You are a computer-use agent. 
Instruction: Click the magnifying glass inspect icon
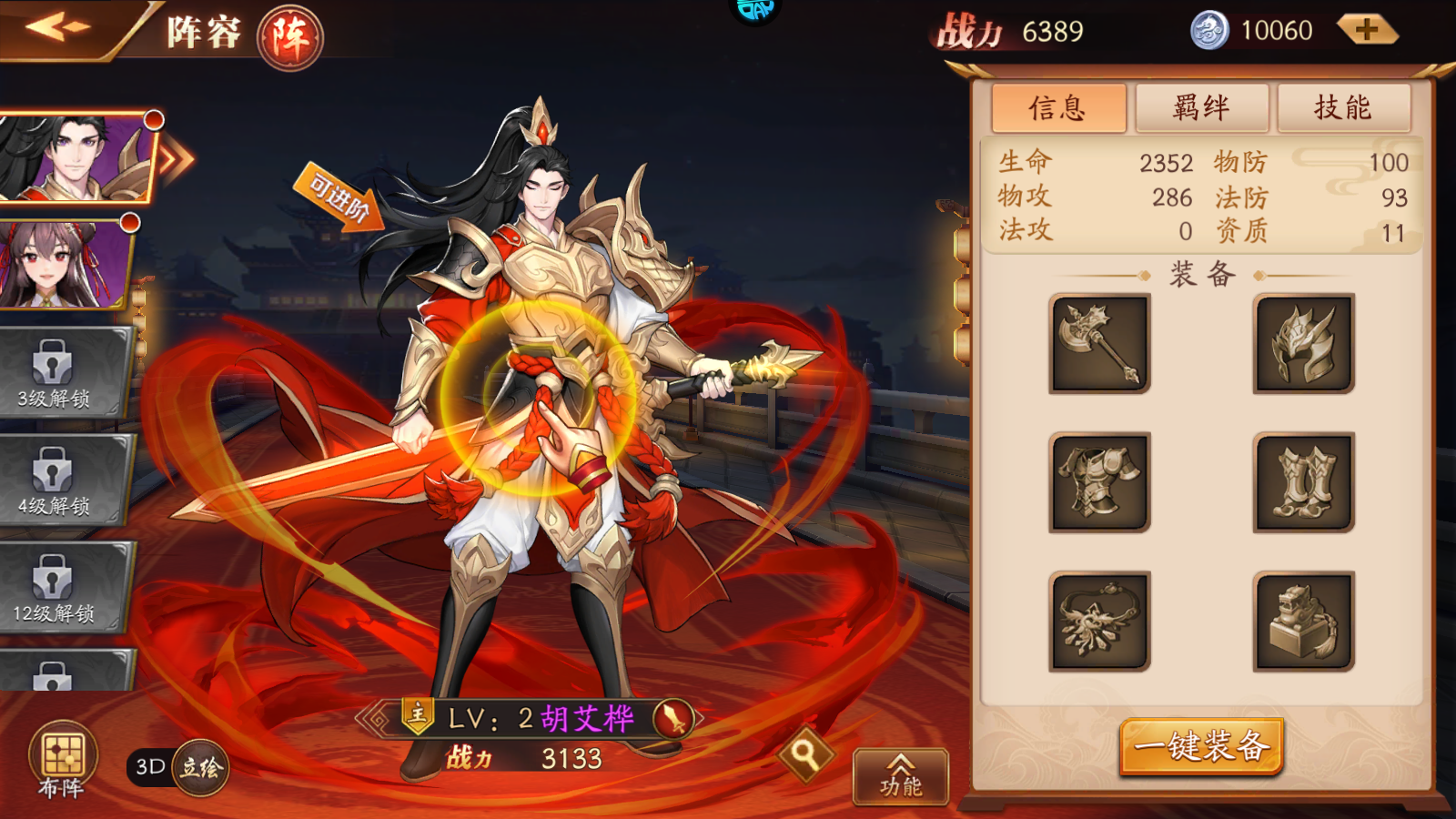pyautogui.click(x=804, y=753)
